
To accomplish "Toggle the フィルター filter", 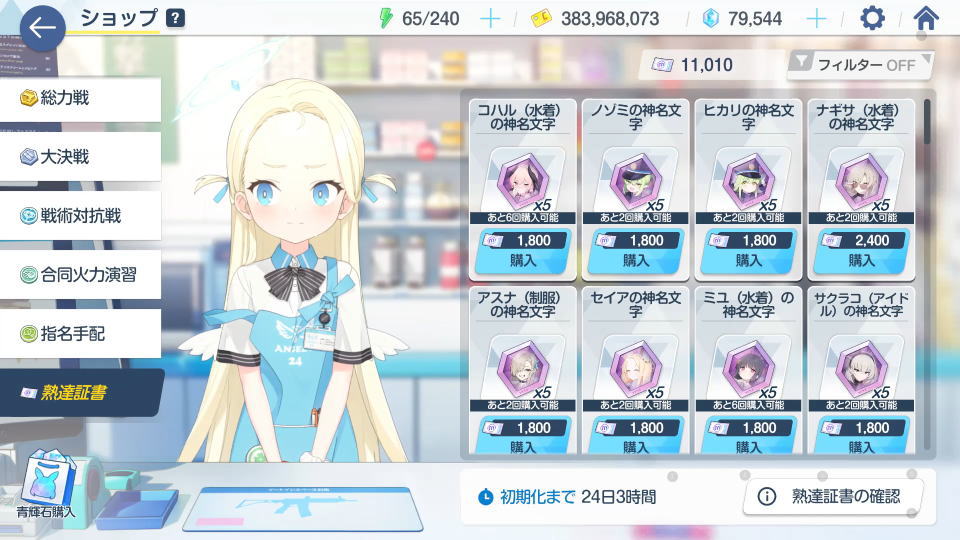I will coord(860,65).
